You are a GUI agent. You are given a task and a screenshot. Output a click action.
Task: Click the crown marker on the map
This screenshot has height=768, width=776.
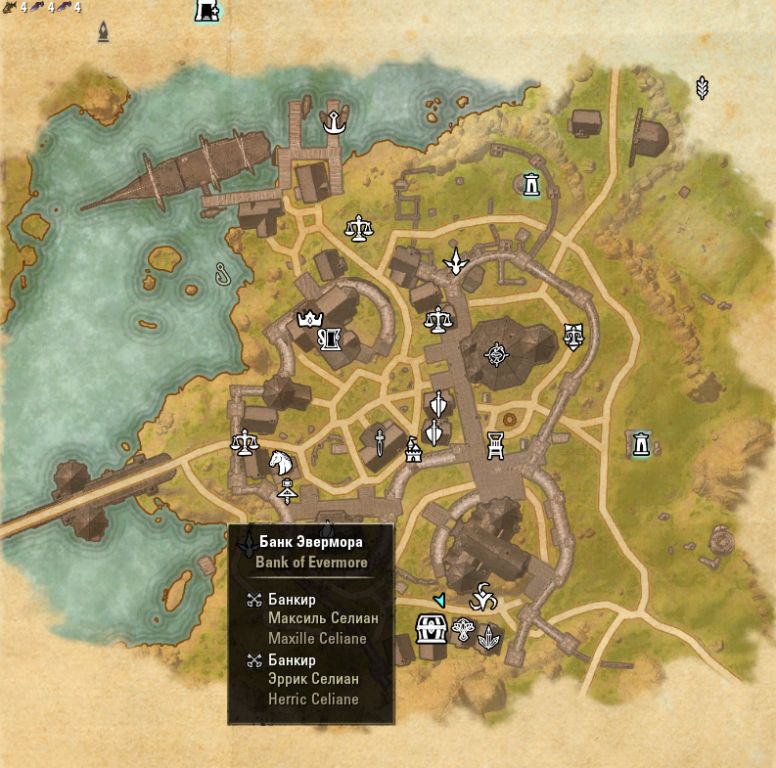point(307,321)
